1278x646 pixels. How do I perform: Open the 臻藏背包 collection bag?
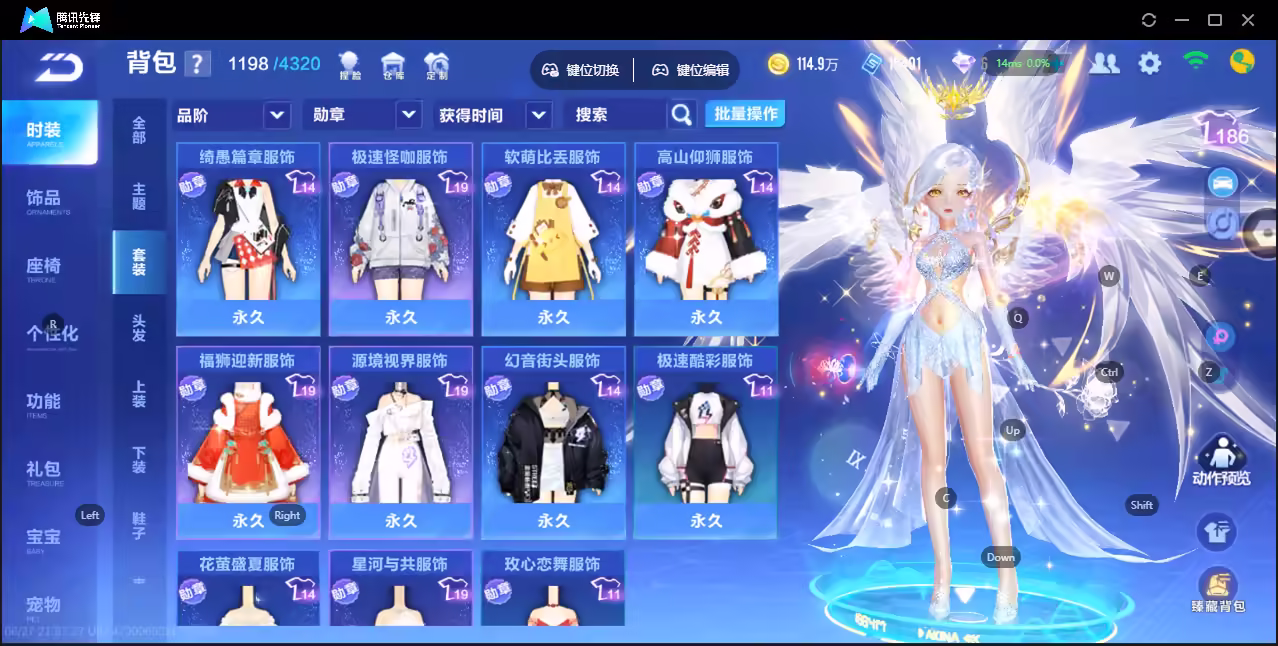click(x=1217, y=591)
